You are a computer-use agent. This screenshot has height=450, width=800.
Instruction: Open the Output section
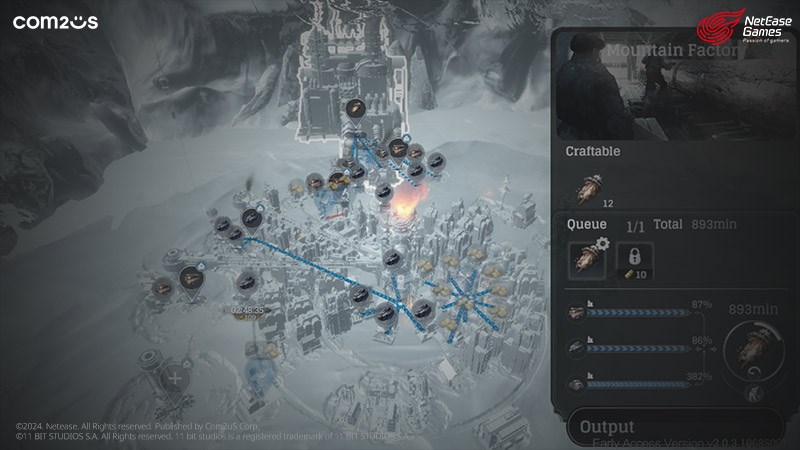[x=607, y=427]
